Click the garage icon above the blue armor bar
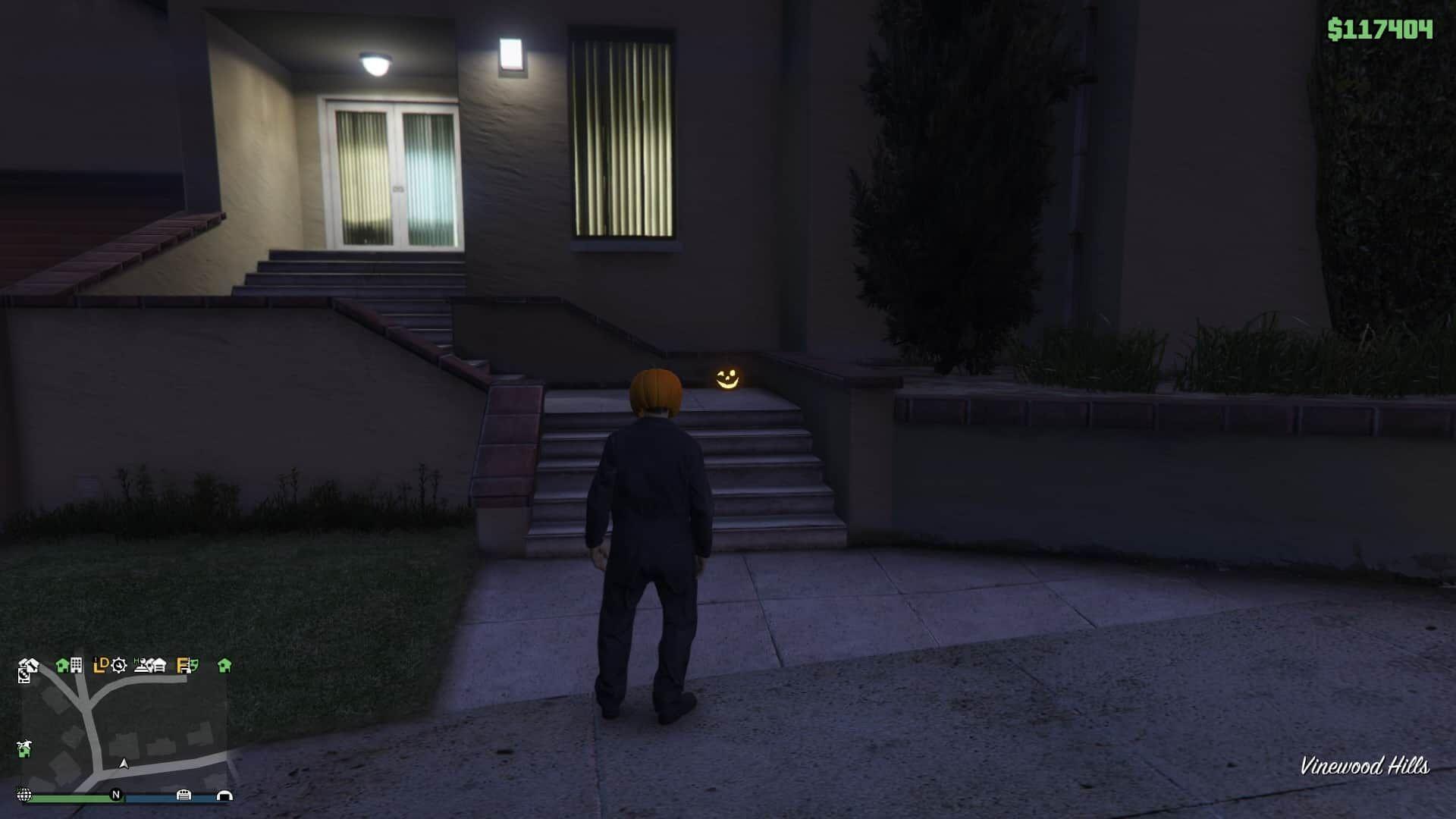Viewport: 1456px width, 819px height. (x=184, y=794)
